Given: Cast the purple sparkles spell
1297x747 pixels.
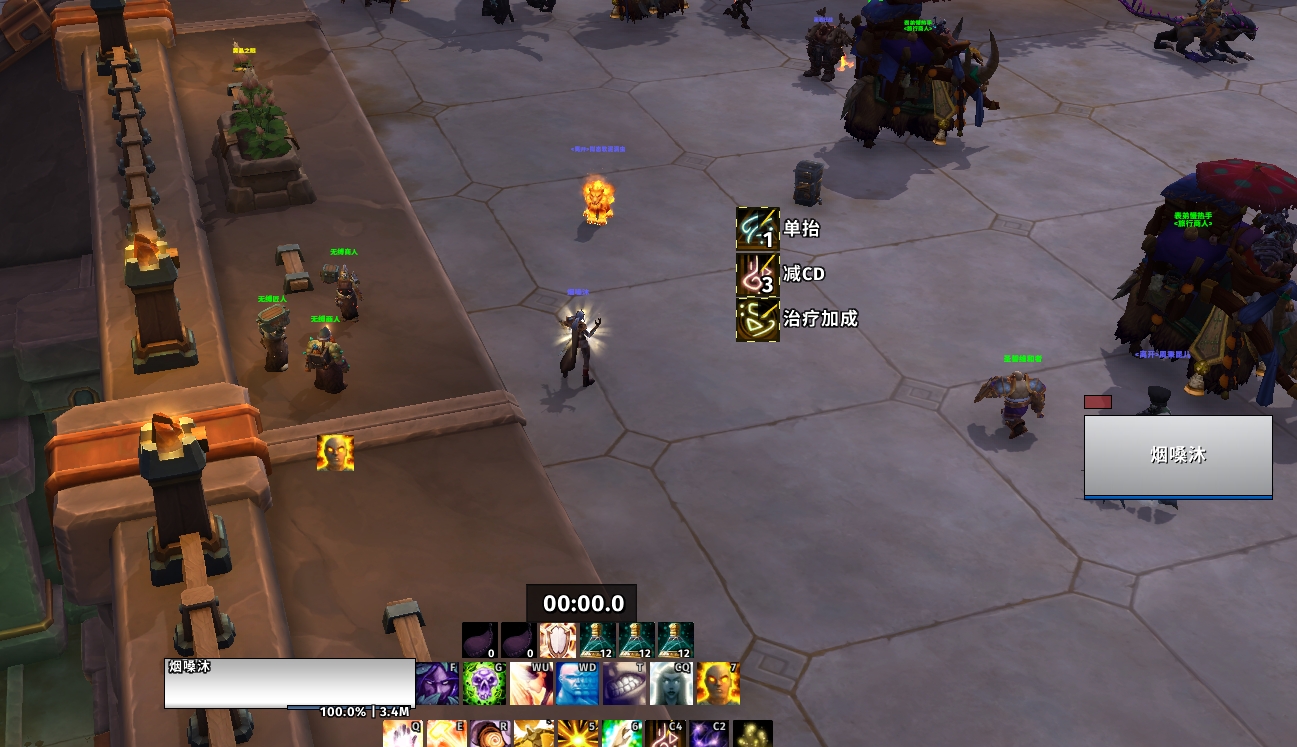Looking at the screenshot, I should click(709, 734).
